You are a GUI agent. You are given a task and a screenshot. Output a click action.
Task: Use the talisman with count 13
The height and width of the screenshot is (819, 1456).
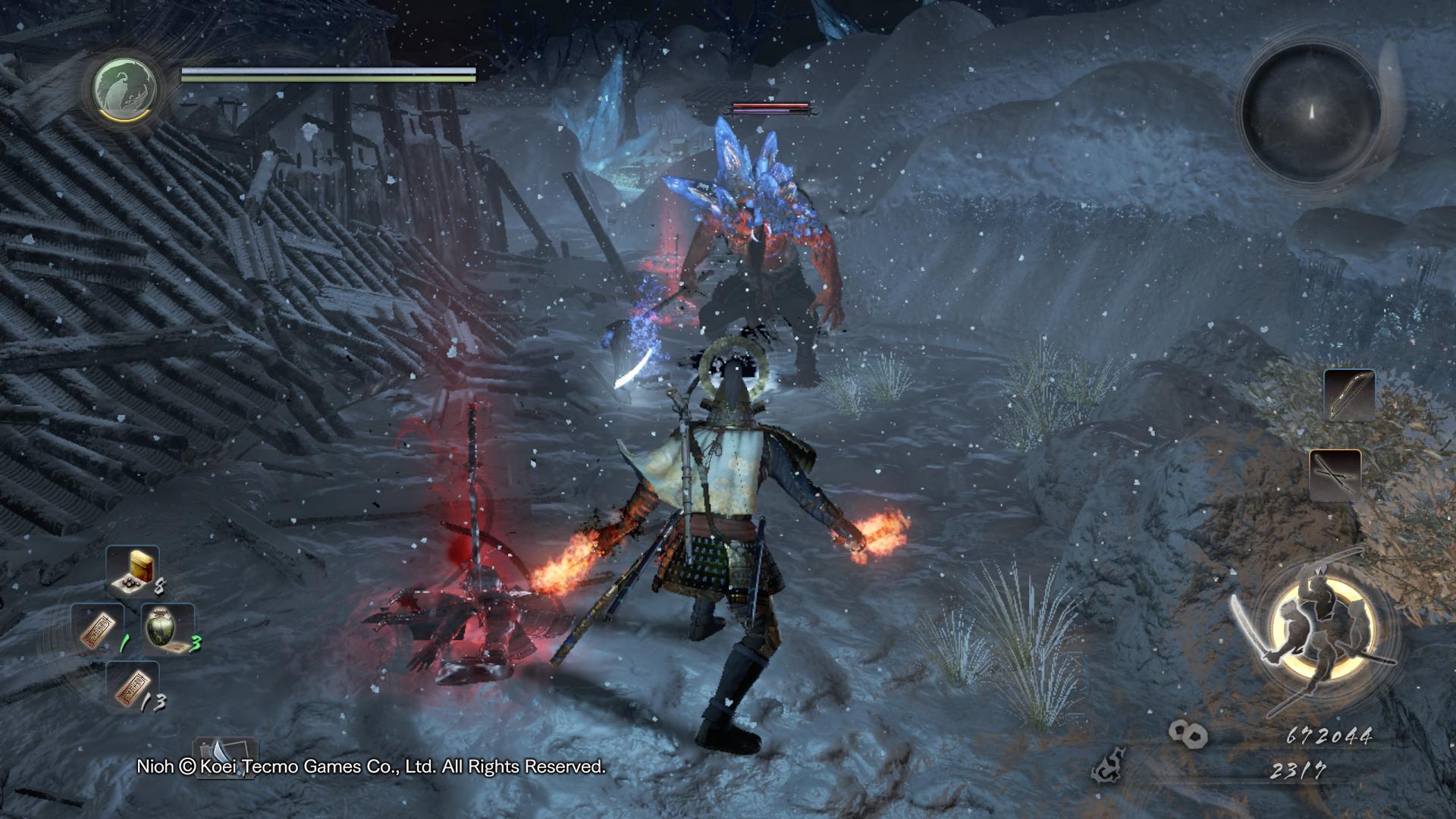[x=132, y=686]
